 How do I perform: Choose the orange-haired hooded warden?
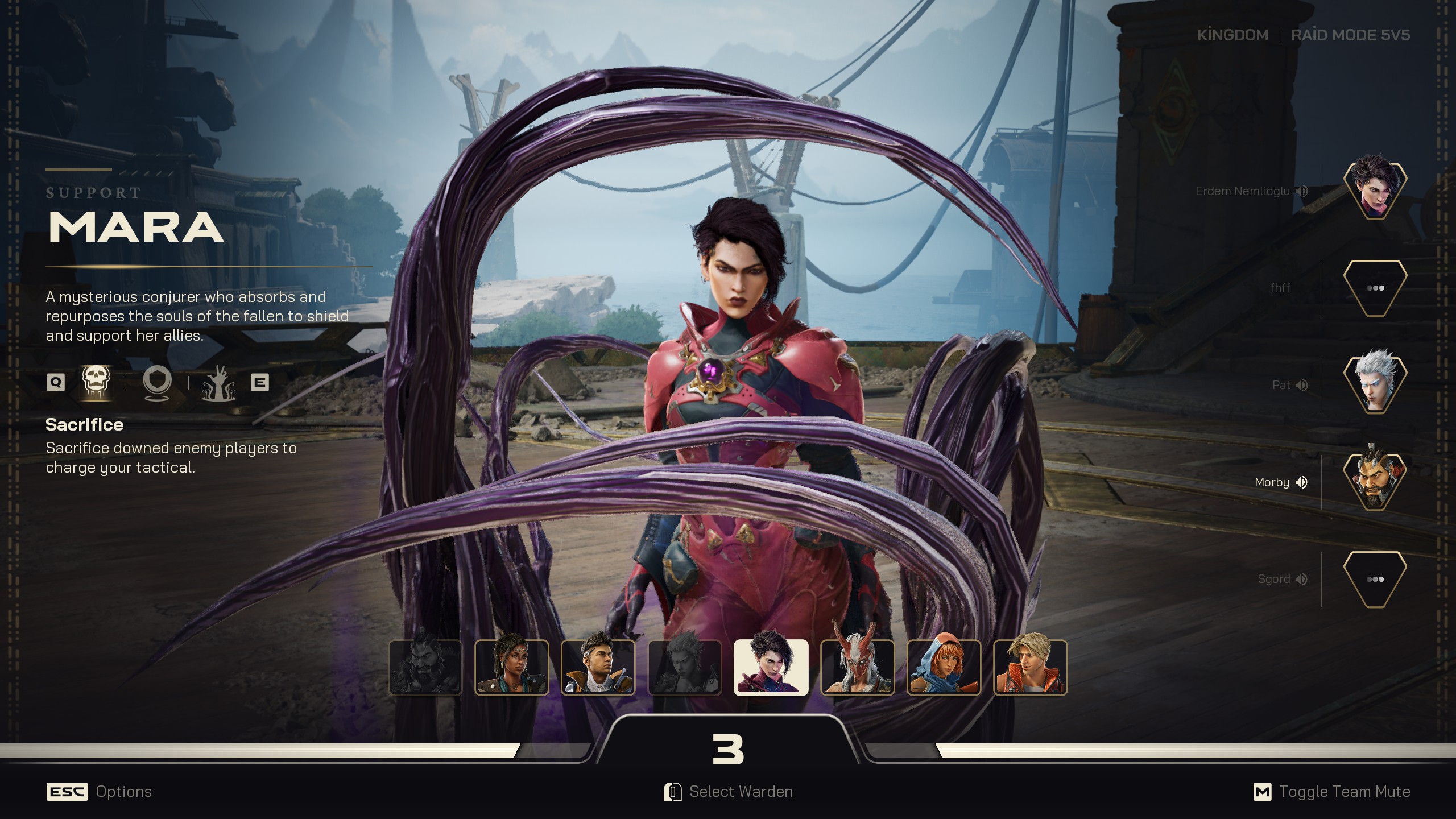[x=944, y=667]
